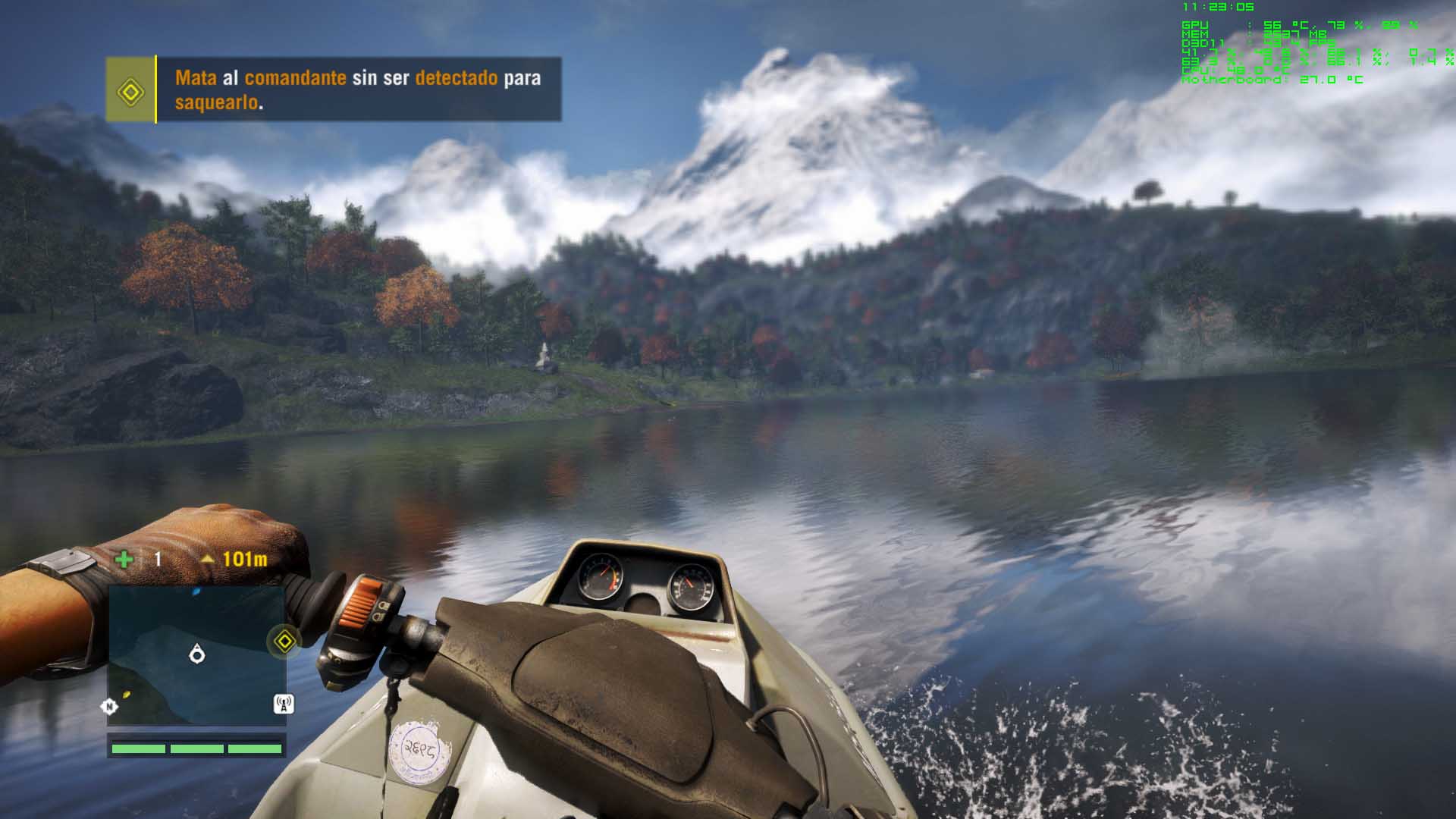This screenshot has width=1456, height=819.
Task: Select the radio tower icon on the minimap
Action: [x=284, y=704]
